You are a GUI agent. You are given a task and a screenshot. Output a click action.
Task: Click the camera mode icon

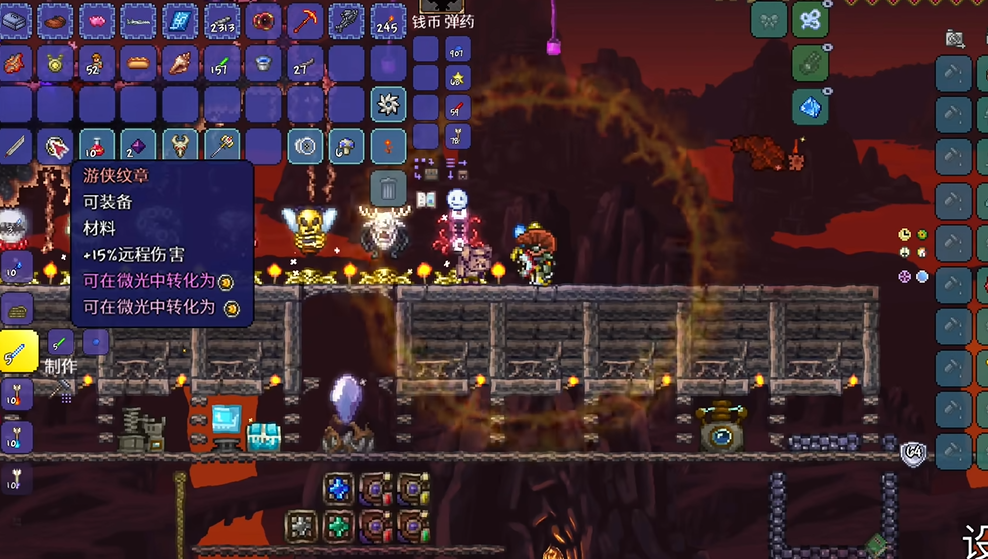955,39
